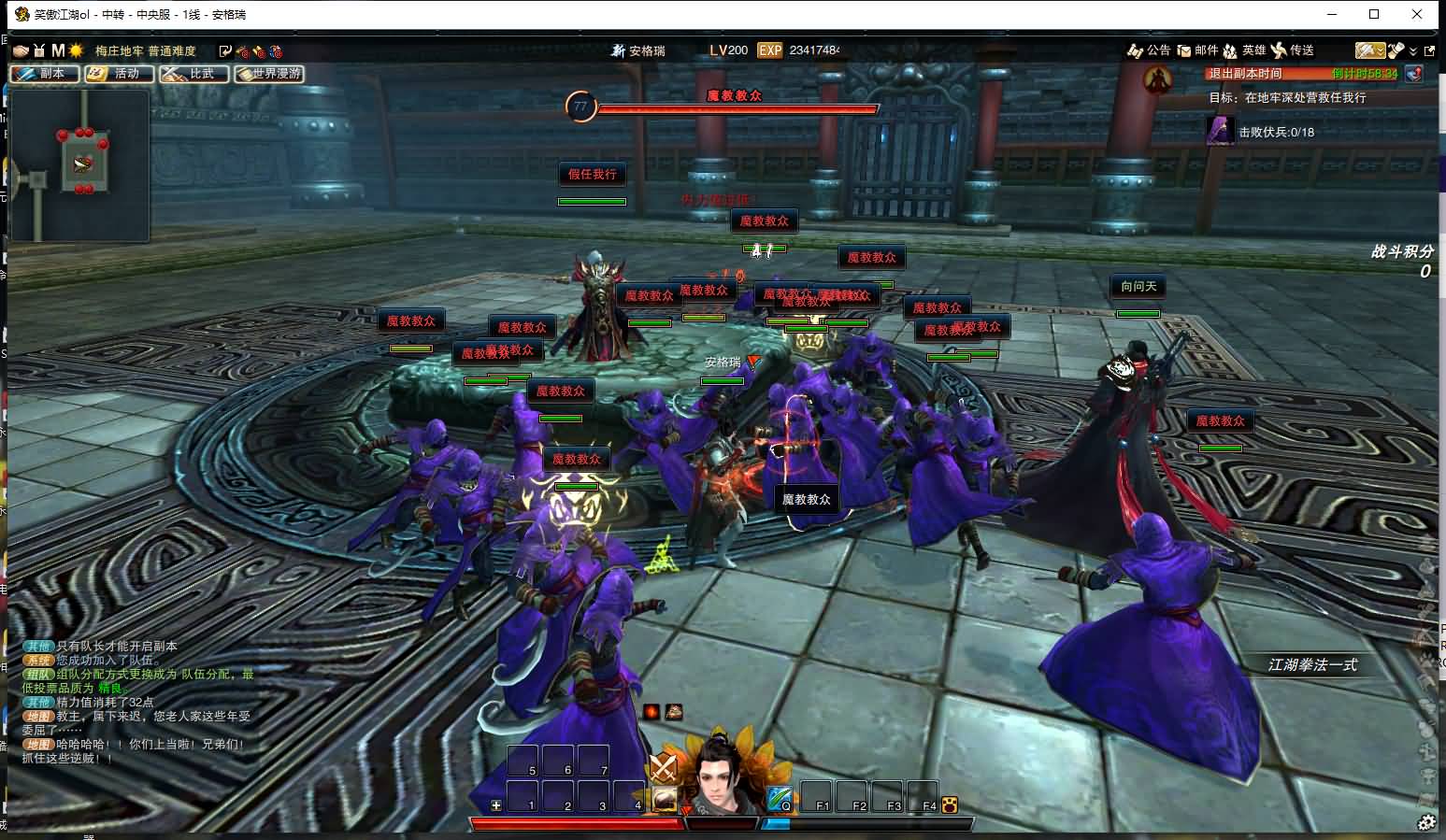The height and width of the screenshot is (840, 1446).
Task: Click the sun icon in top bar
Action: point(76,50)
